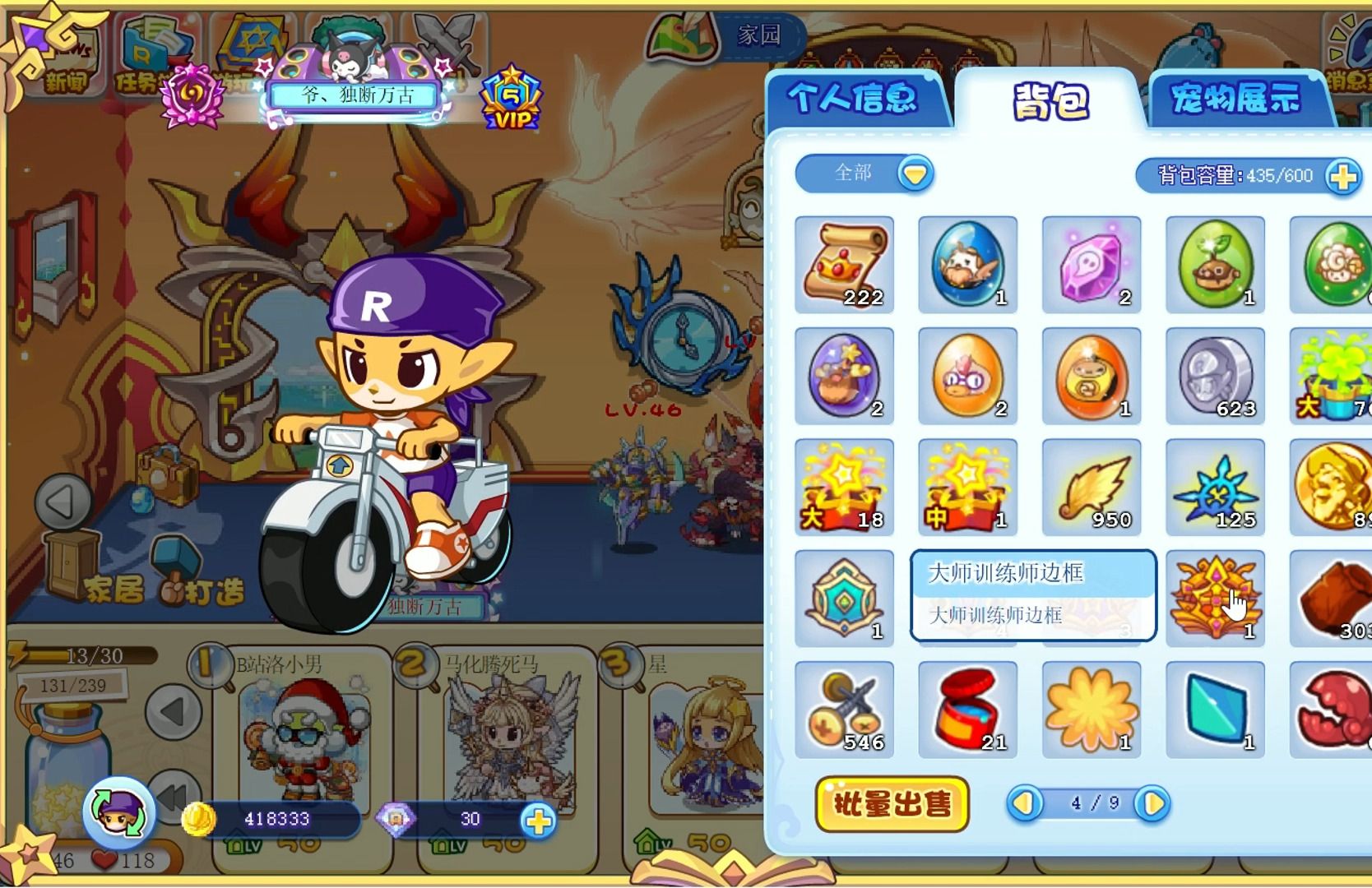Image resolution: width=1372 pixels, height=888 pixels.
Task: Switch to the 个人信息 tab
Action: pos(855,99)
